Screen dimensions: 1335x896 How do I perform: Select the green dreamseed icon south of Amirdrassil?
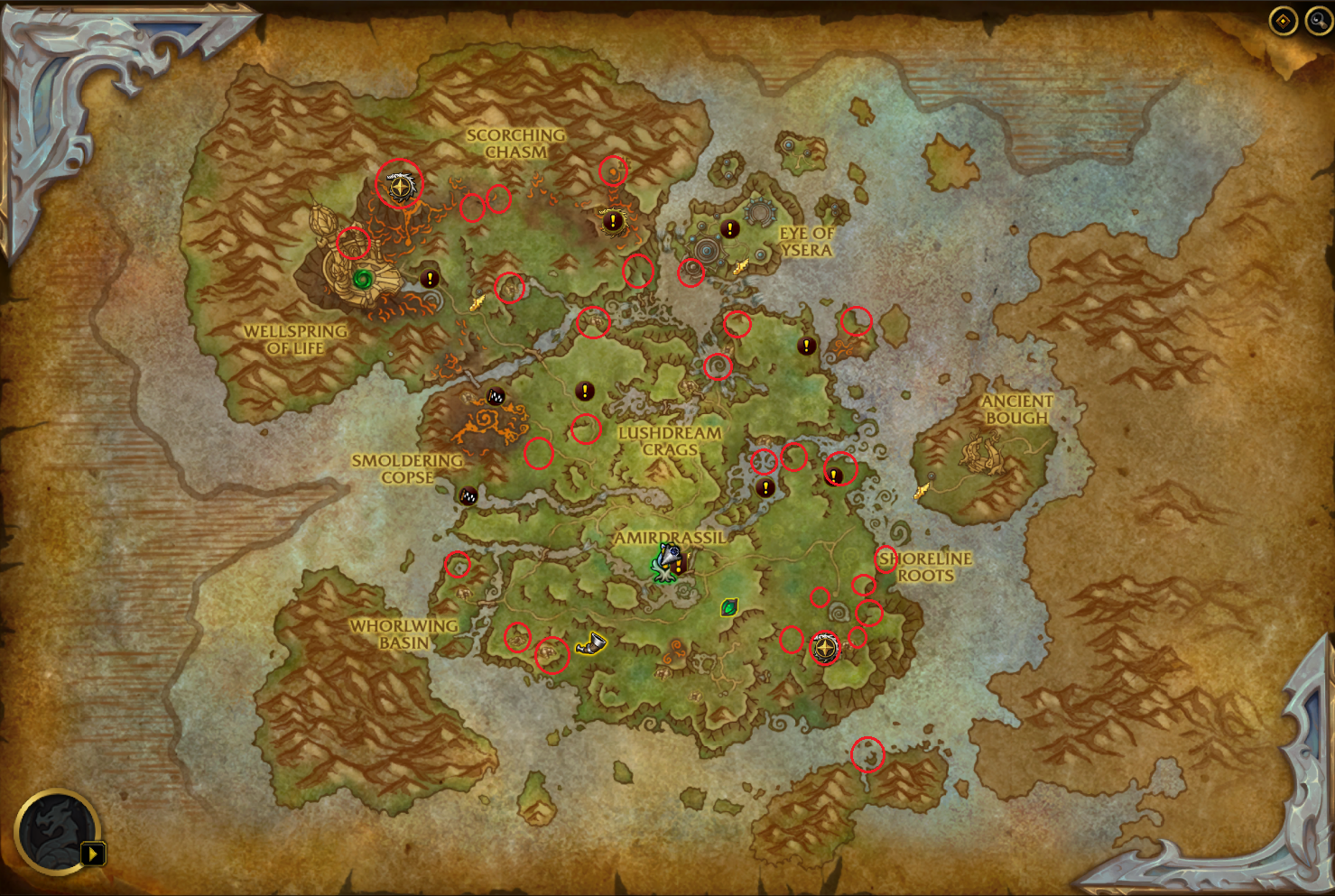click(x=730, y=608)
